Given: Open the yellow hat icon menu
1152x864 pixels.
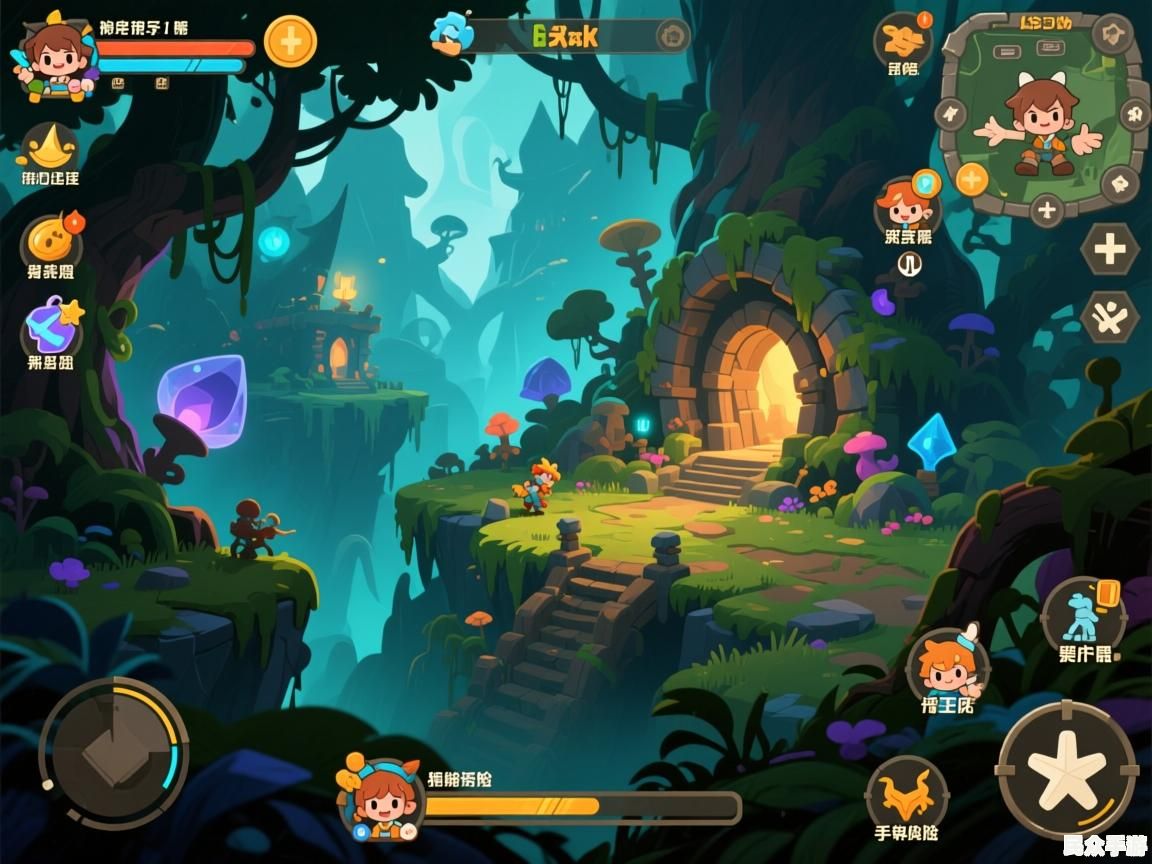Looking at the screenshot, I should [x=50, y=149].
